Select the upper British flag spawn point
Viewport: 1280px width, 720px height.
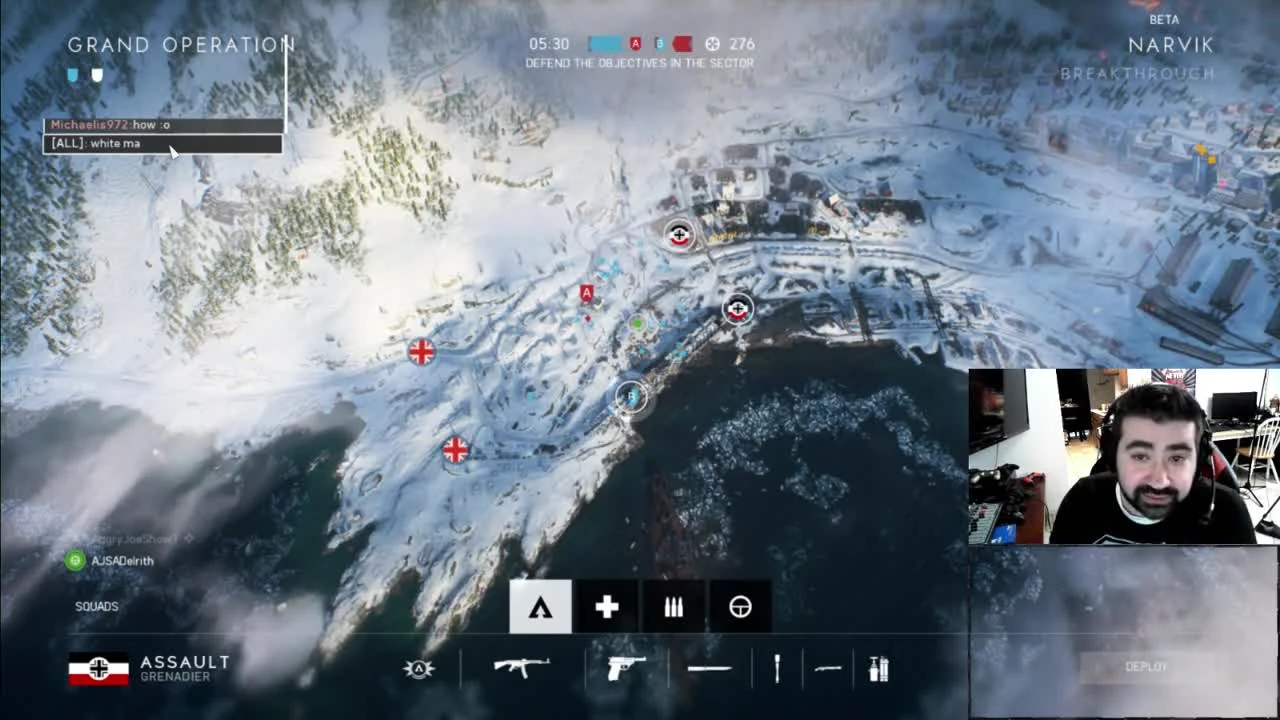[420, 352]
